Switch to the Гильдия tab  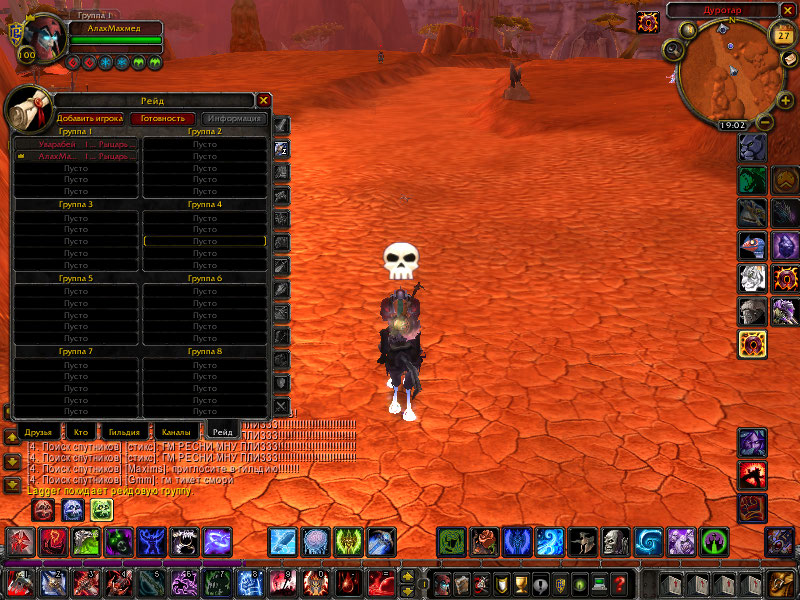[x=125, y=432]
